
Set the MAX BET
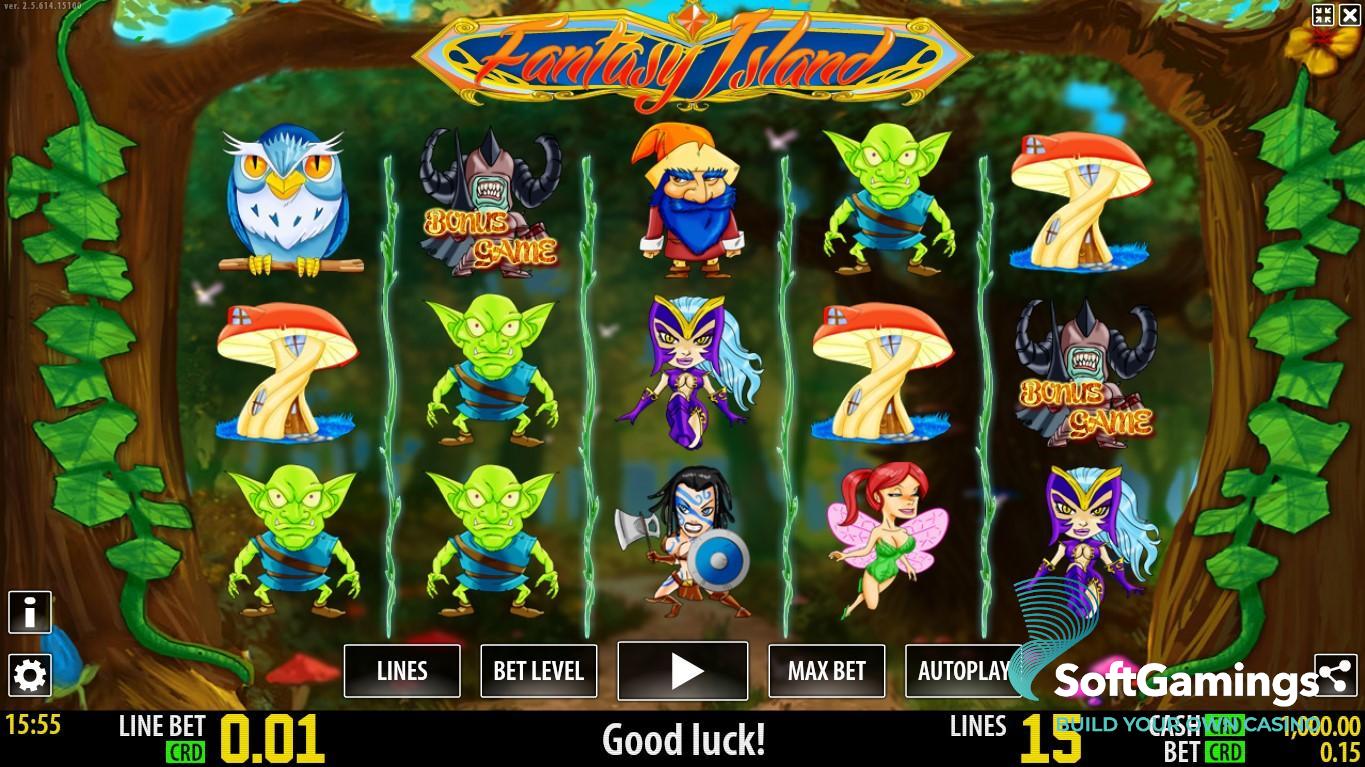(x=826, y=671)
